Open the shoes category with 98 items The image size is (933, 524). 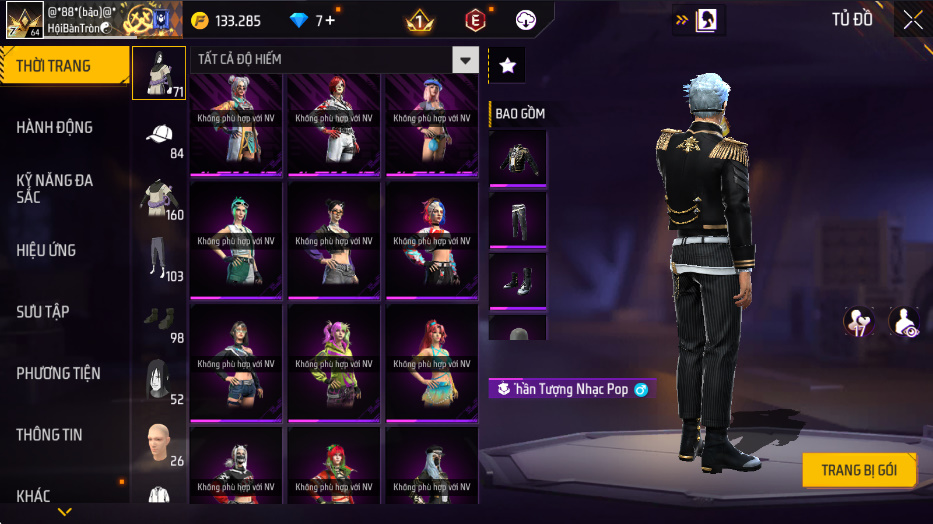tap(158, 320)
